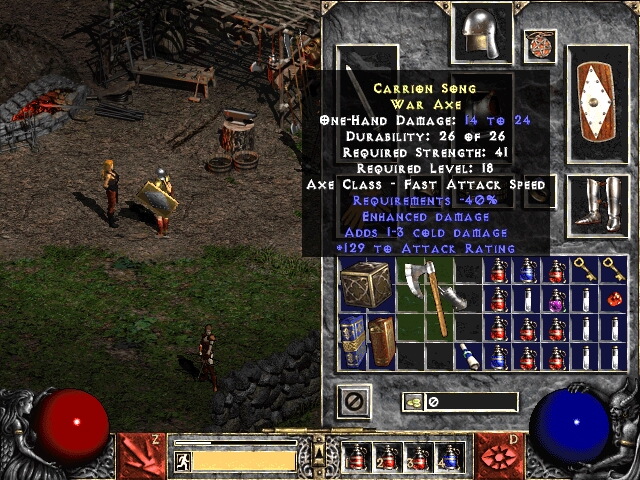Screen dimensions: 640x480
Task: Select the equipped metal boots
Action: click(x=597, y=205)
